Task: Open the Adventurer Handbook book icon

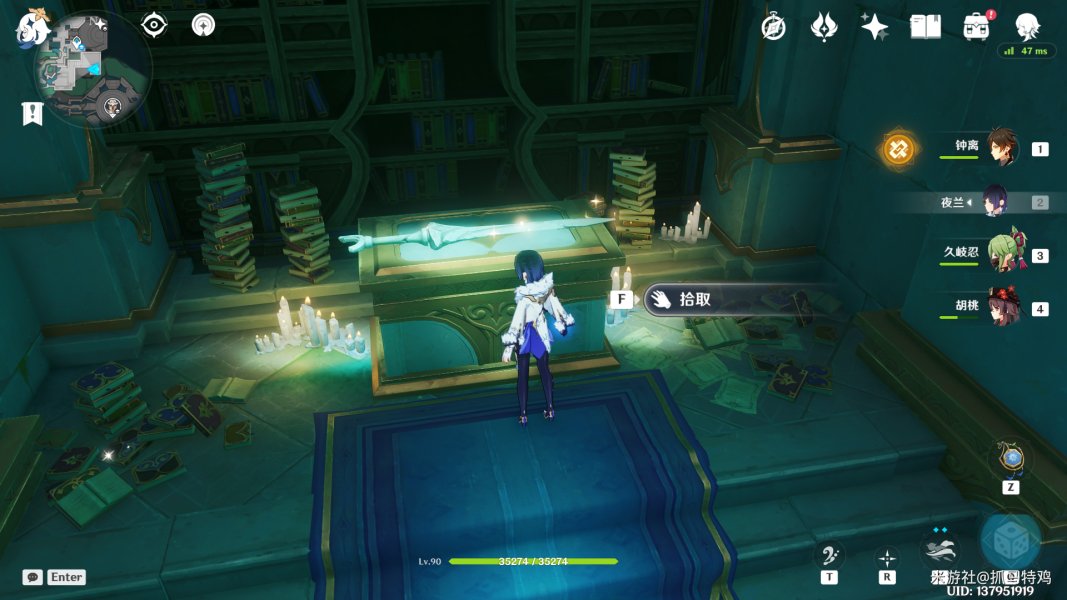Action: [926, 27]
